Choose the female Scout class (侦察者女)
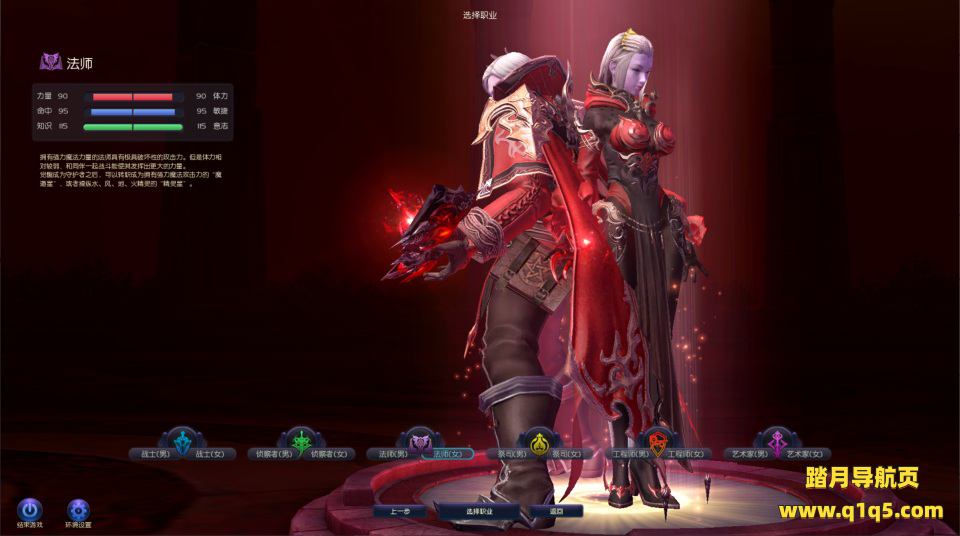Image resolution: width=960 pixels, height=536 pixels. pos(329,454)
